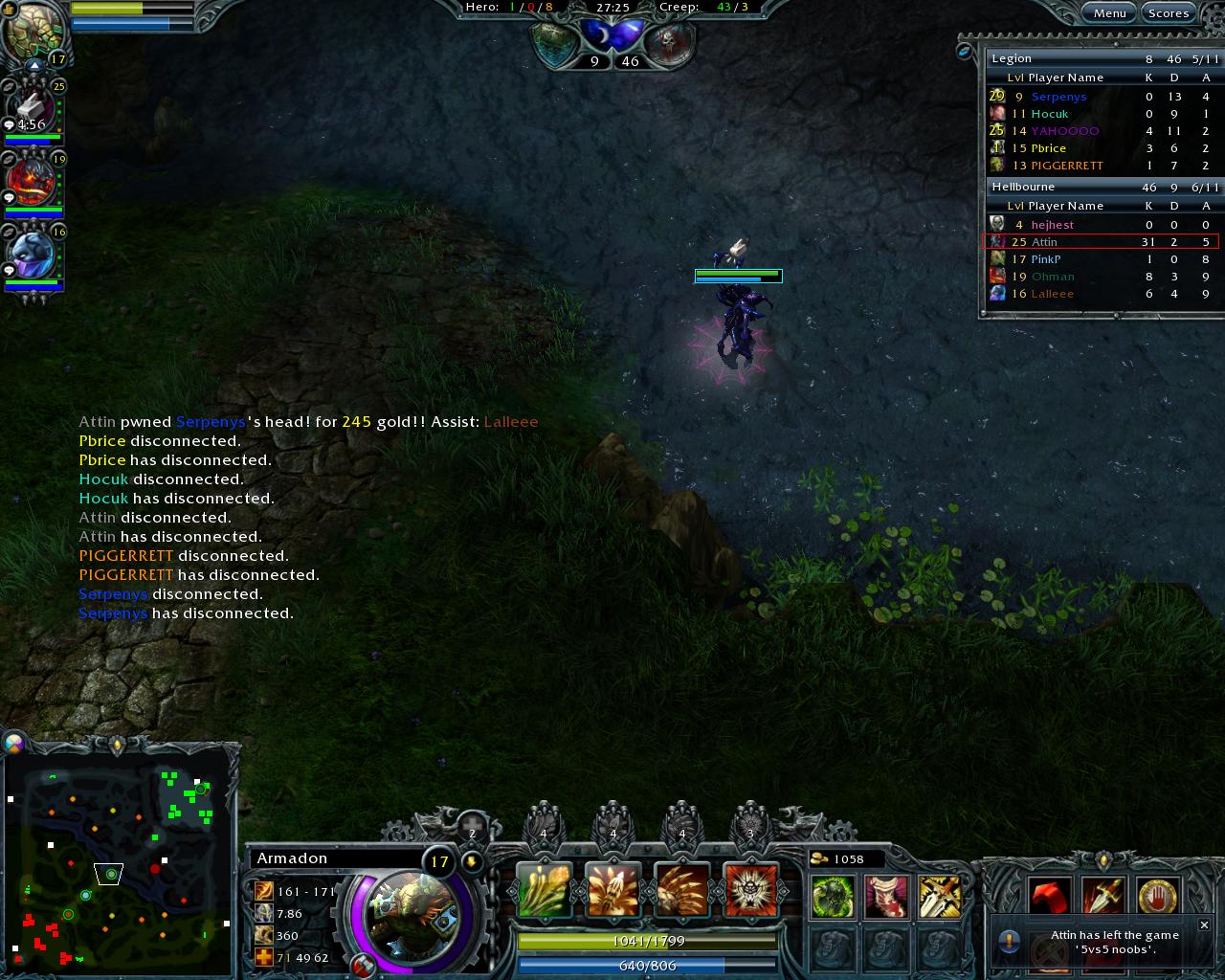This screenshot has height=980, width=1225.
Task: Open the Menu at the top right
Action: coord(1108,12)
